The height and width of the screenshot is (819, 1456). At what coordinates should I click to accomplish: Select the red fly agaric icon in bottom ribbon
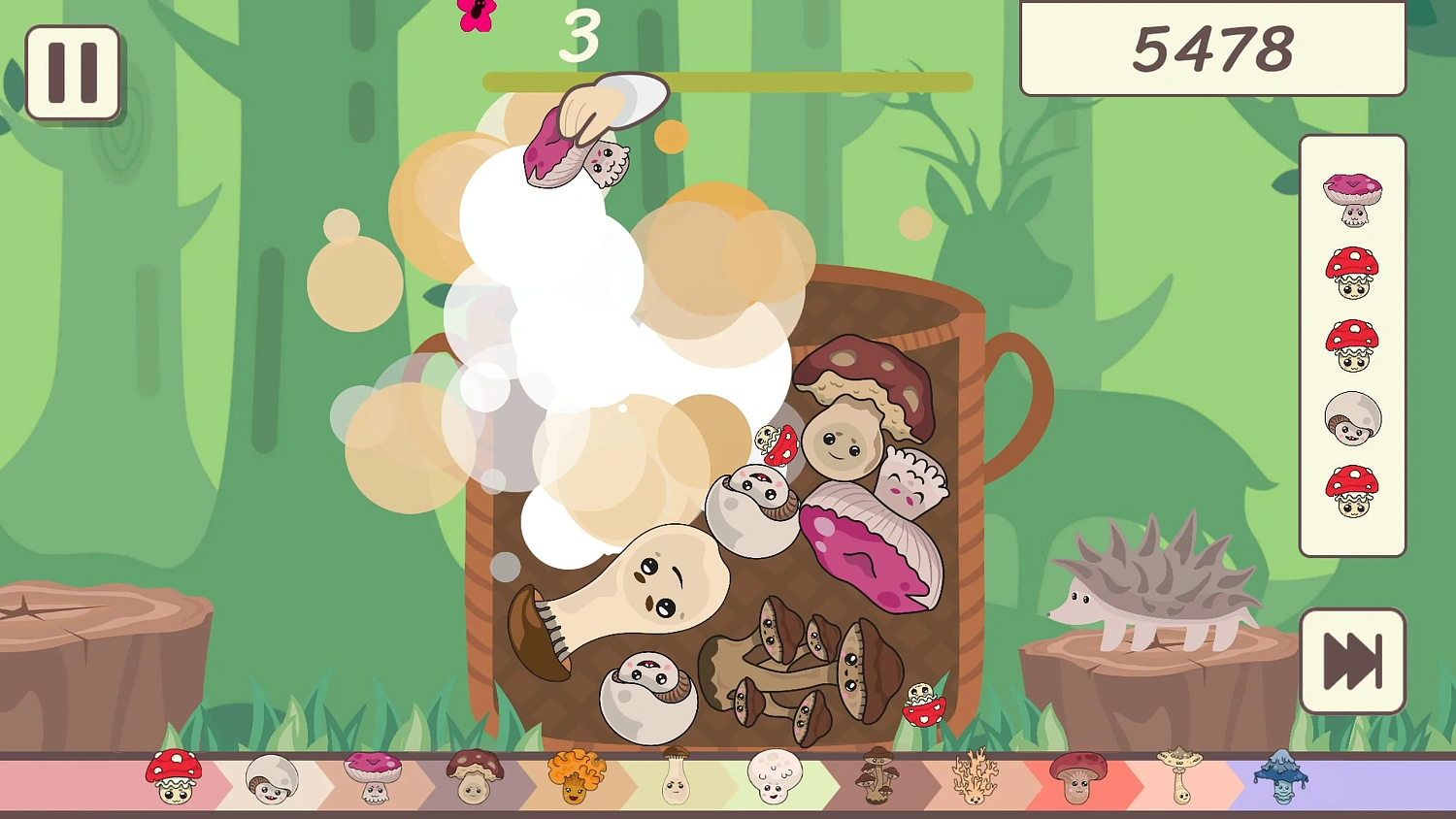175,776
